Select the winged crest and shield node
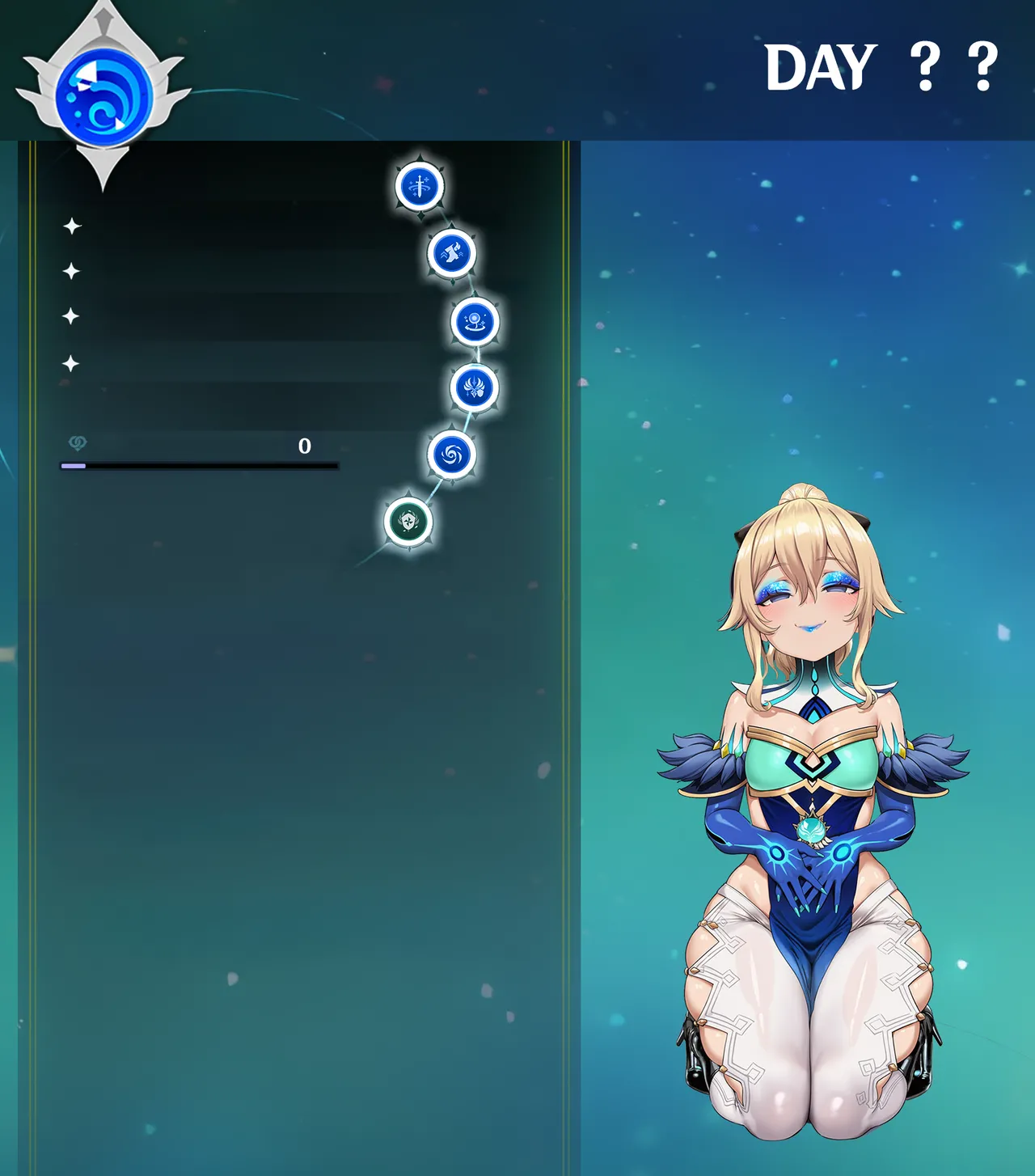 pos(474,387)
